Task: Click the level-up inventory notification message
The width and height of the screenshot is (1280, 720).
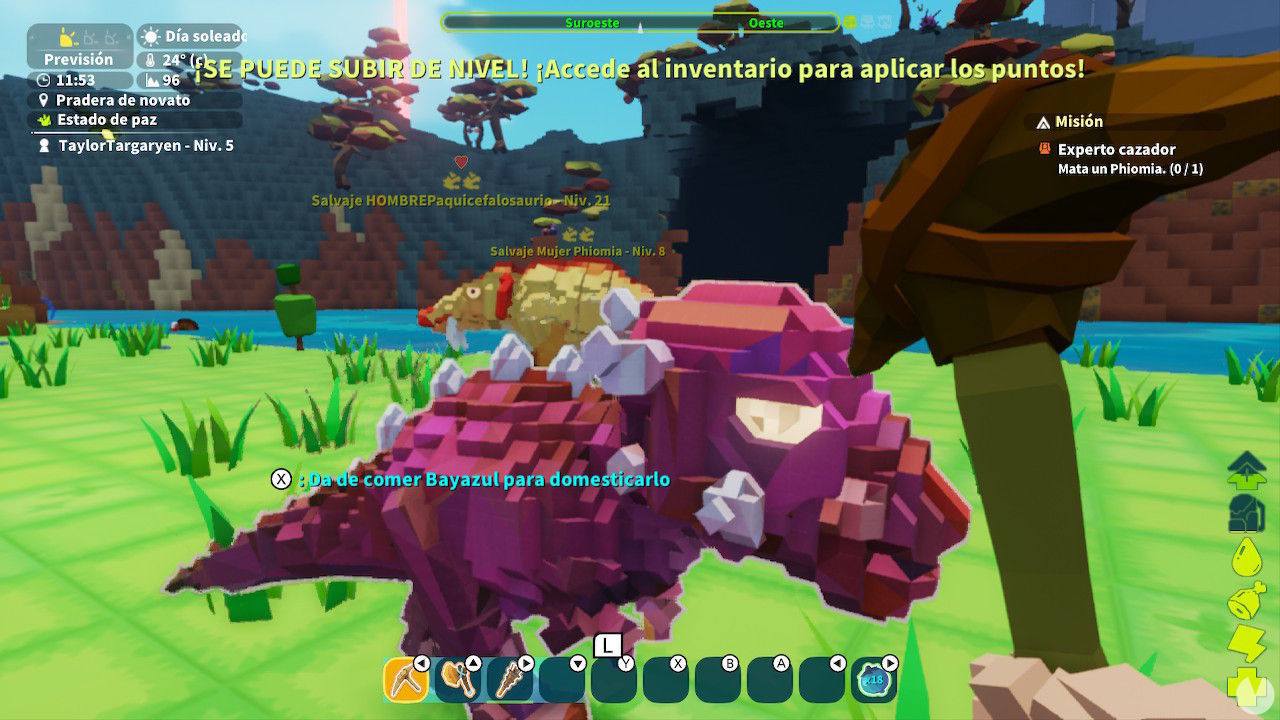Action: pyautogui.click(x=640, y=69)
